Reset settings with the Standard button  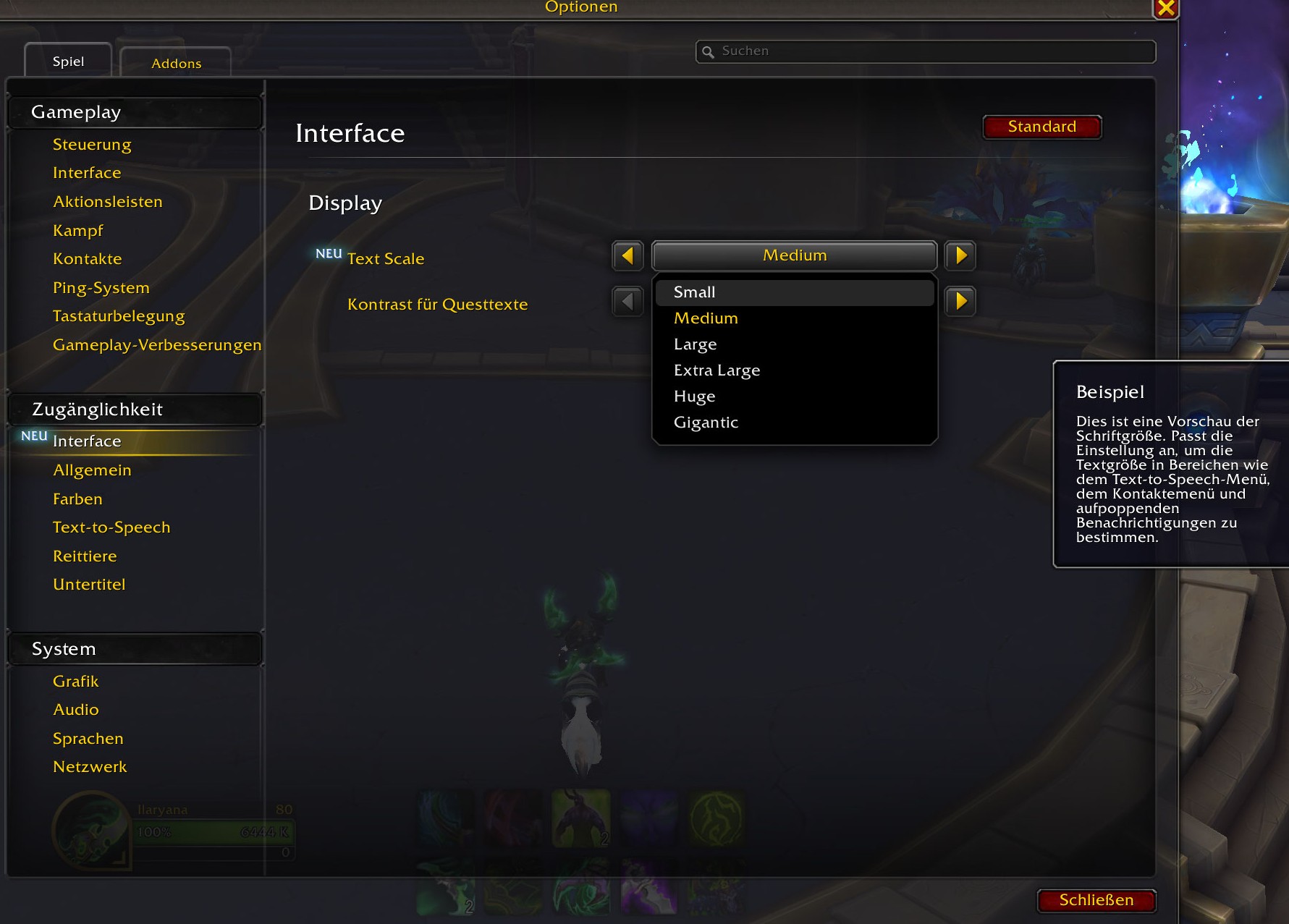[1041, 127]
